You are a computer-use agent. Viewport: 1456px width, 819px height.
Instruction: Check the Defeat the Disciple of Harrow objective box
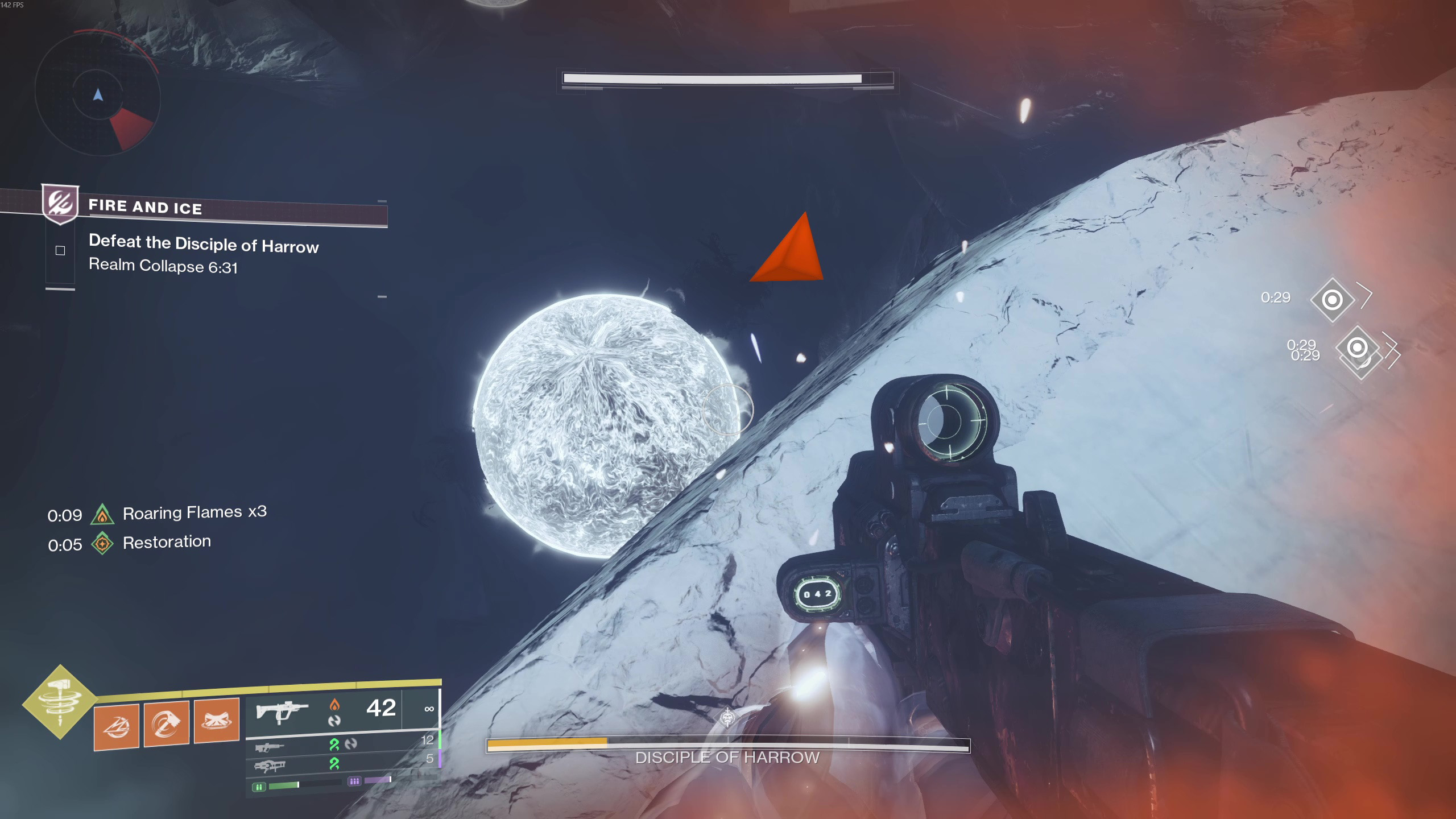[60, 250]
